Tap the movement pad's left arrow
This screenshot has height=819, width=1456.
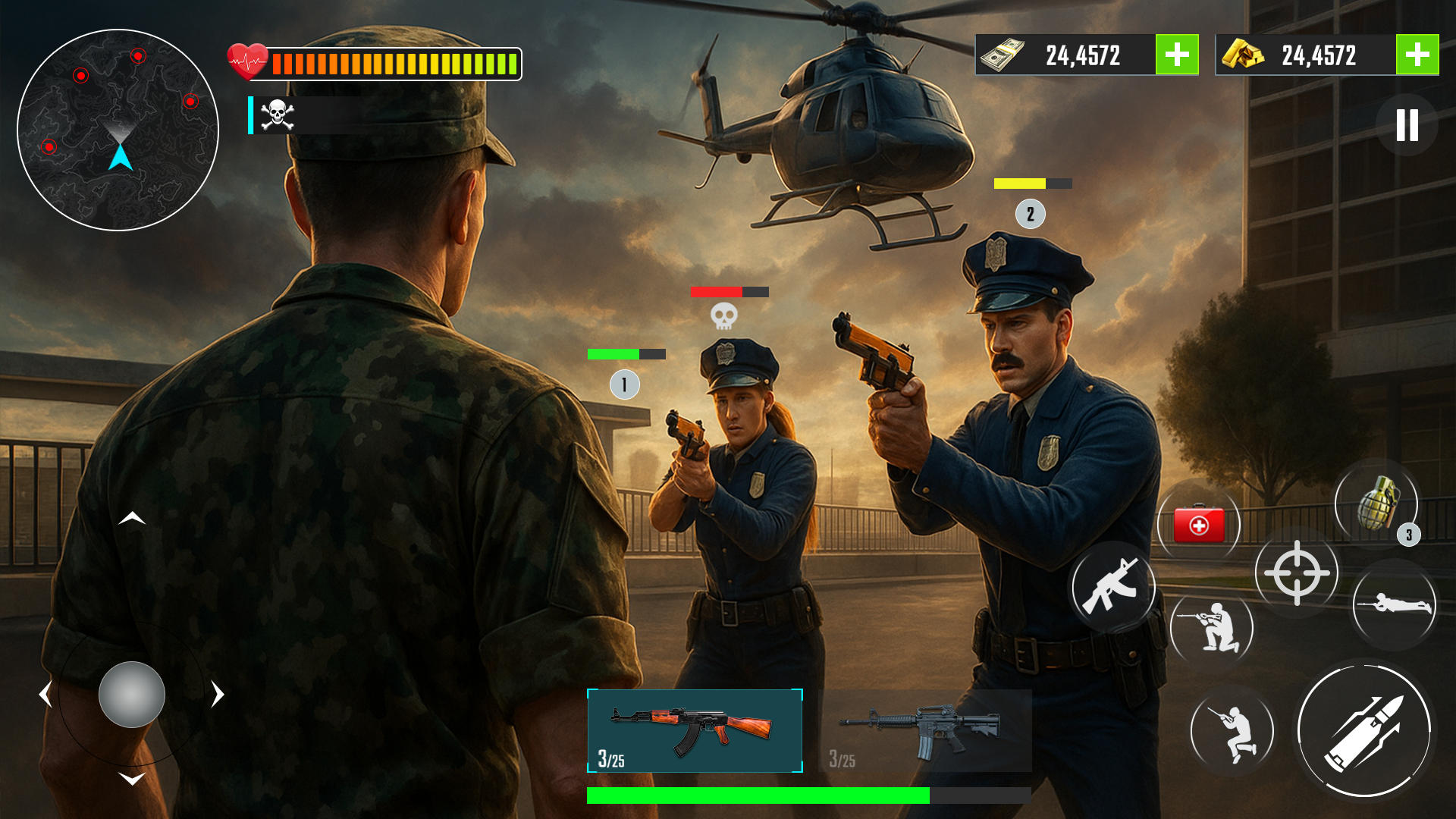tap(45, 694)
